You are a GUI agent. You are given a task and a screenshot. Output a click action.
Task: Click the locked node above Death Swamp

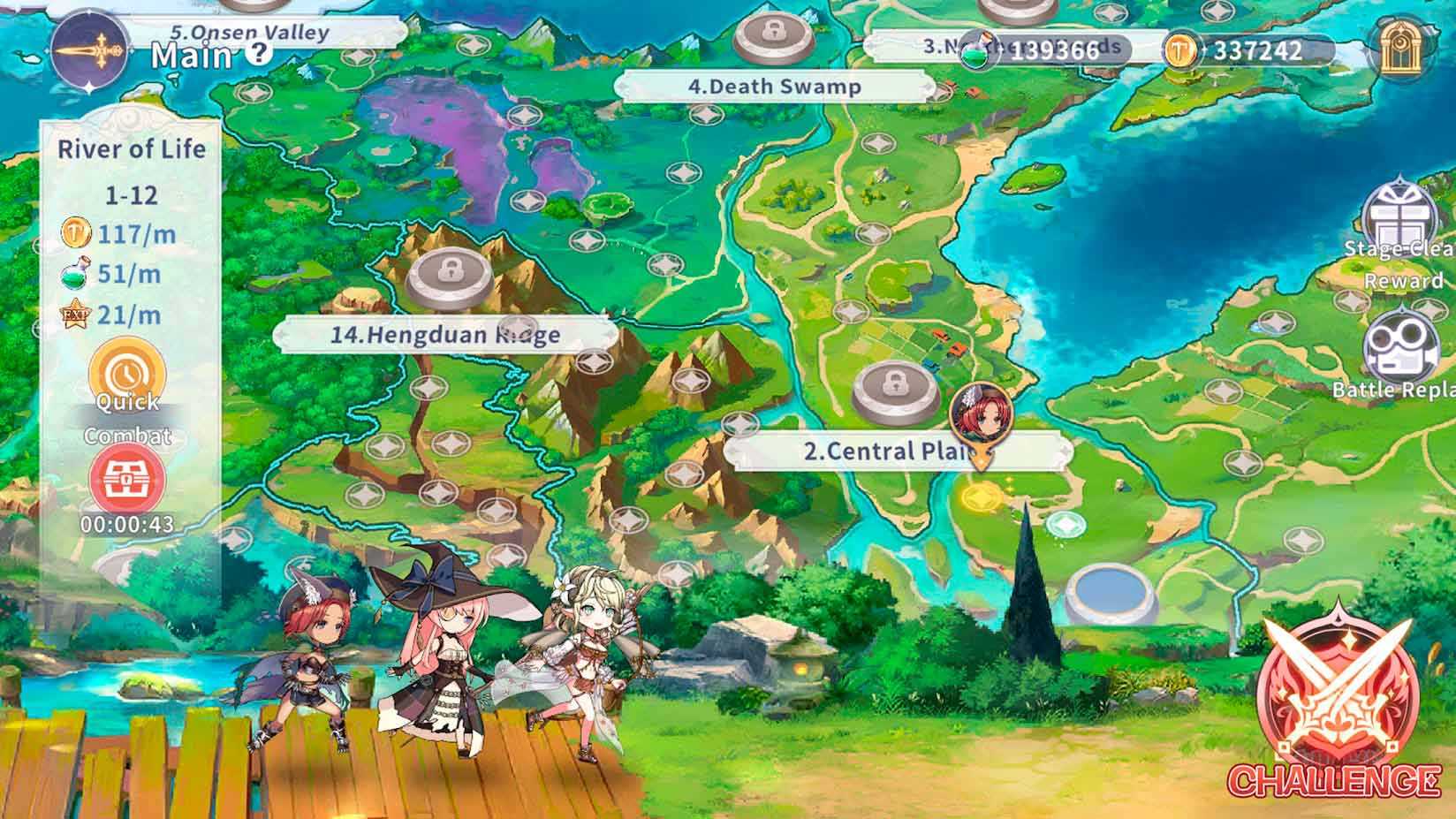click(x=774, y=36)
